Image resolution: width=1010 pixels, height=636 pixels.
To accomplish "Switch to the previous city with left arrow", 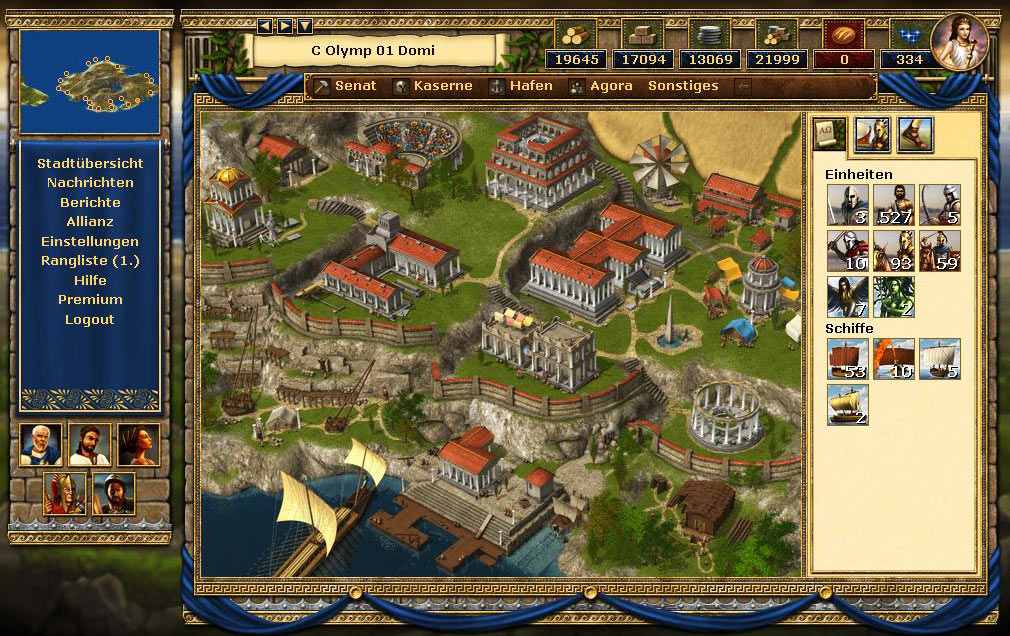I will tap(265, 26).
